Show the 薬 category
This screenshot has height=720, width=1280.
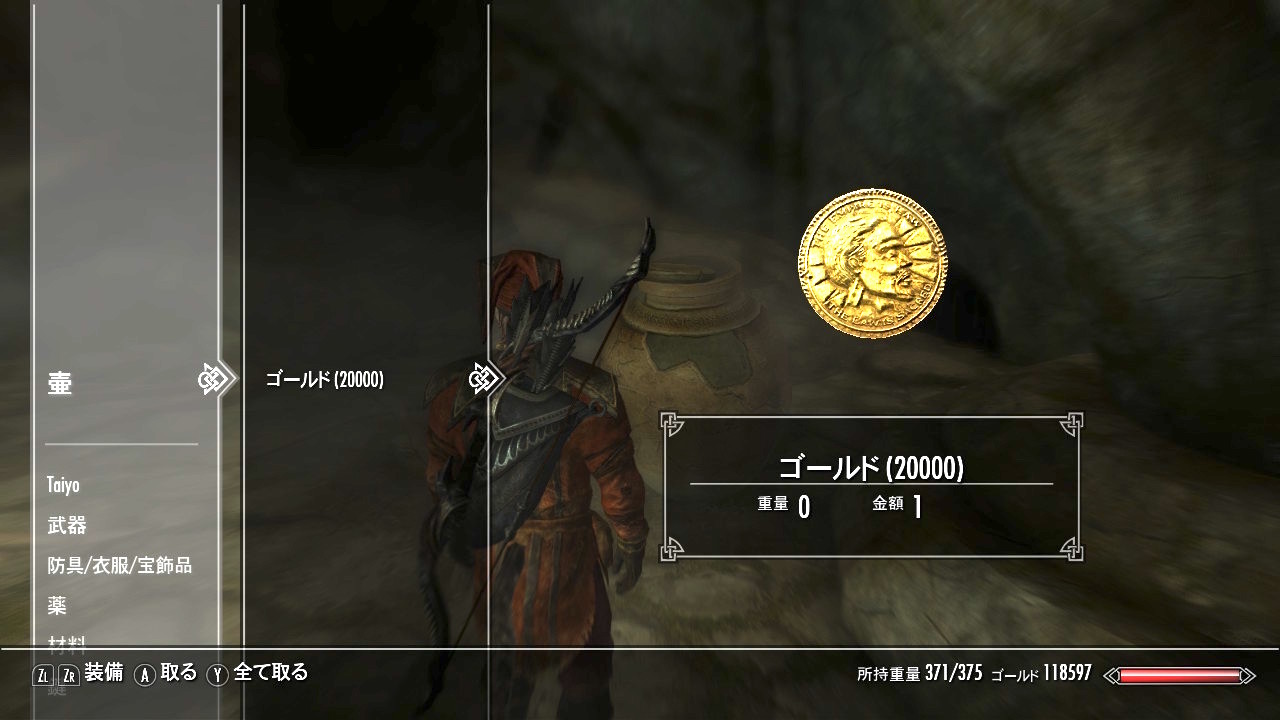(57, 605)
